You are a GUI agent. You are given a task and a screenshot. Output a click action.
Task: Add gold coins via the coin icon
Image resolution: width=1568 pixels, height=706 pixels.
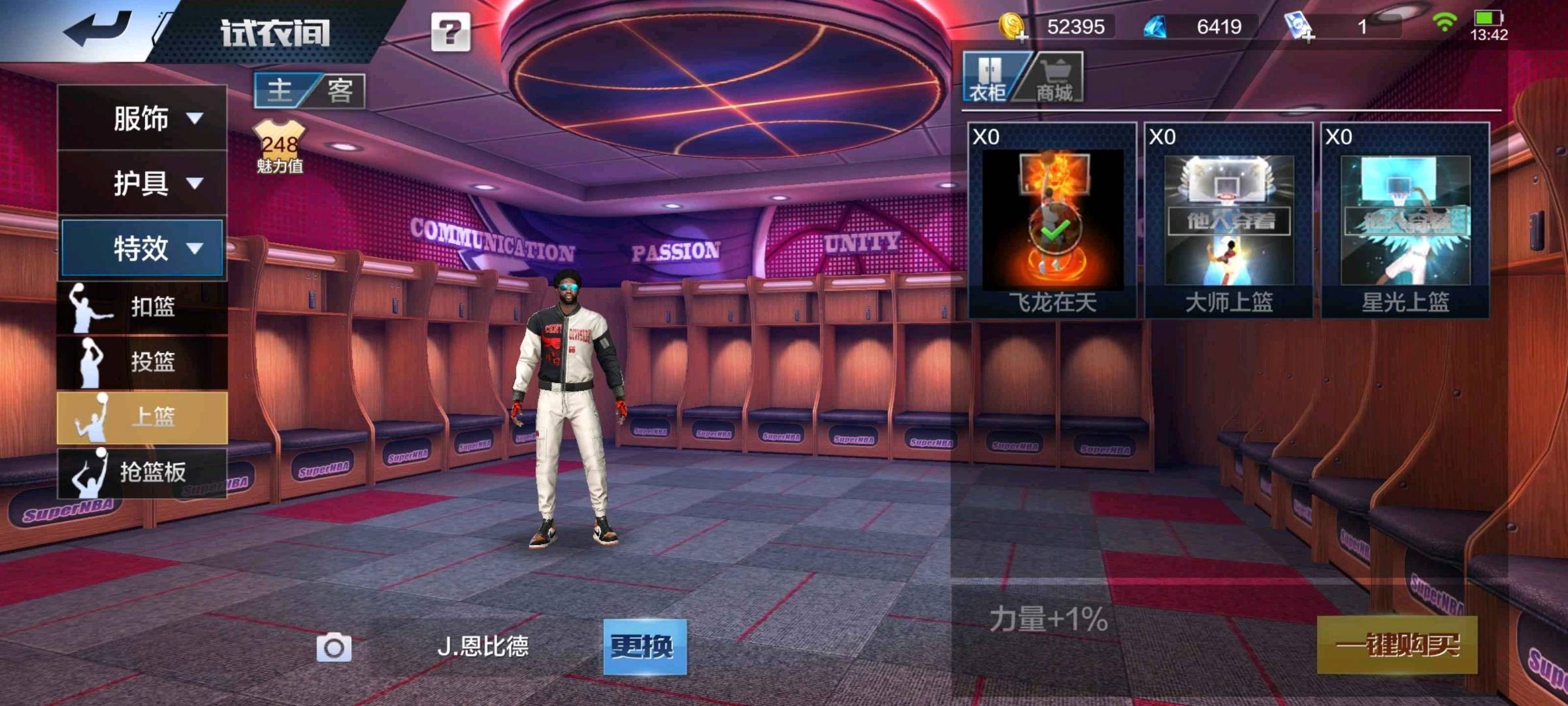[1013, 27]
